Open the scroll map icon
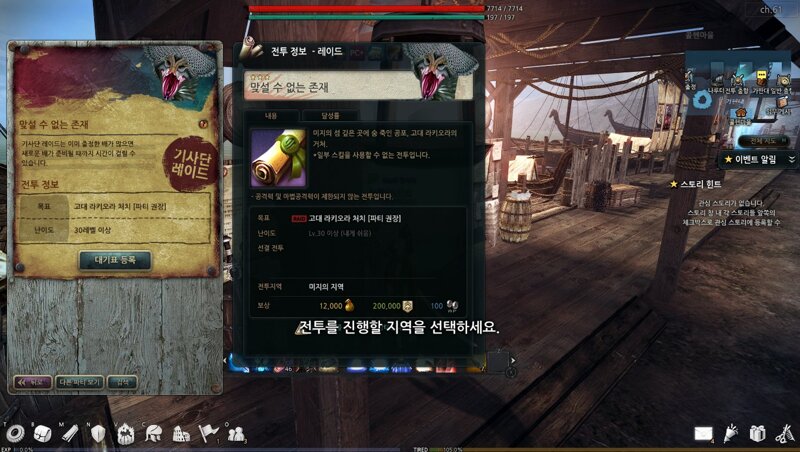This screenshot has width=800, height=452. click(x=70, y=433)
